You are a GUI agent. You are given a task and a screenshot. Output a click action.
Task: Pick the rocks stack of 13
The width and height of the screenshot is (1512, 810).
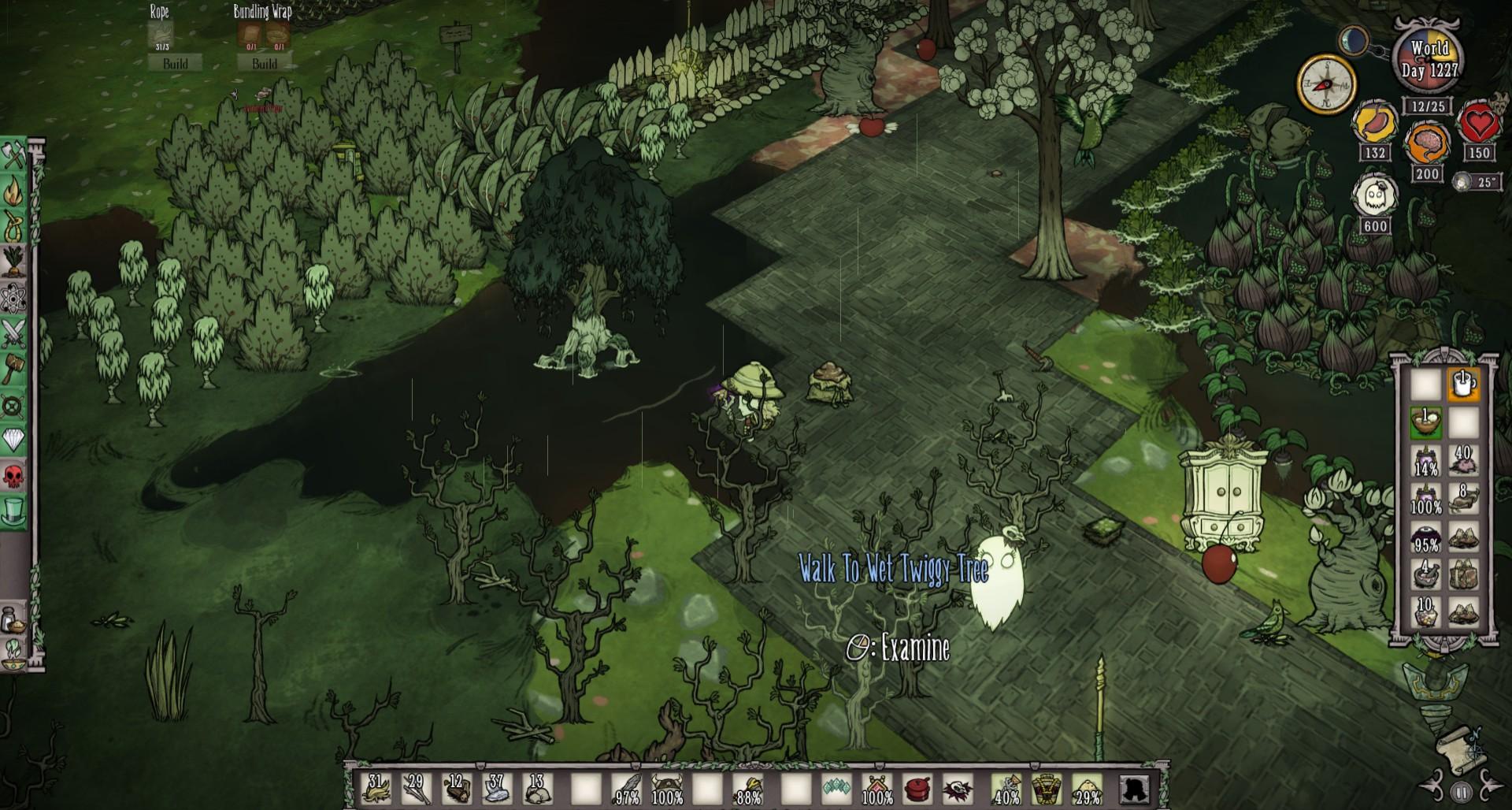coord(537,788)
